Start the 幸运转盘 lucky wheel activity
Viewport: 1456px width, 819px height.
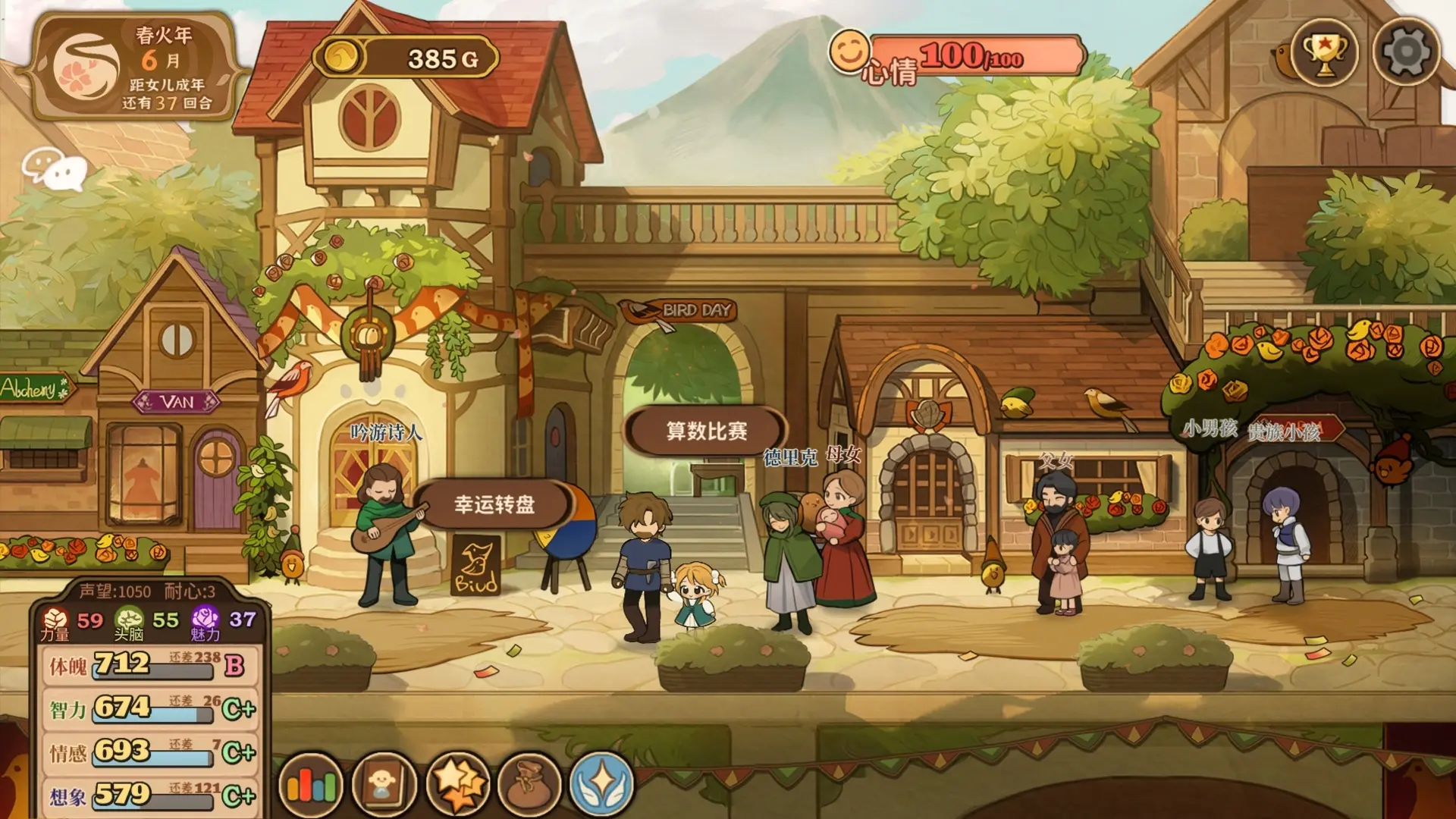click(494, 504)
